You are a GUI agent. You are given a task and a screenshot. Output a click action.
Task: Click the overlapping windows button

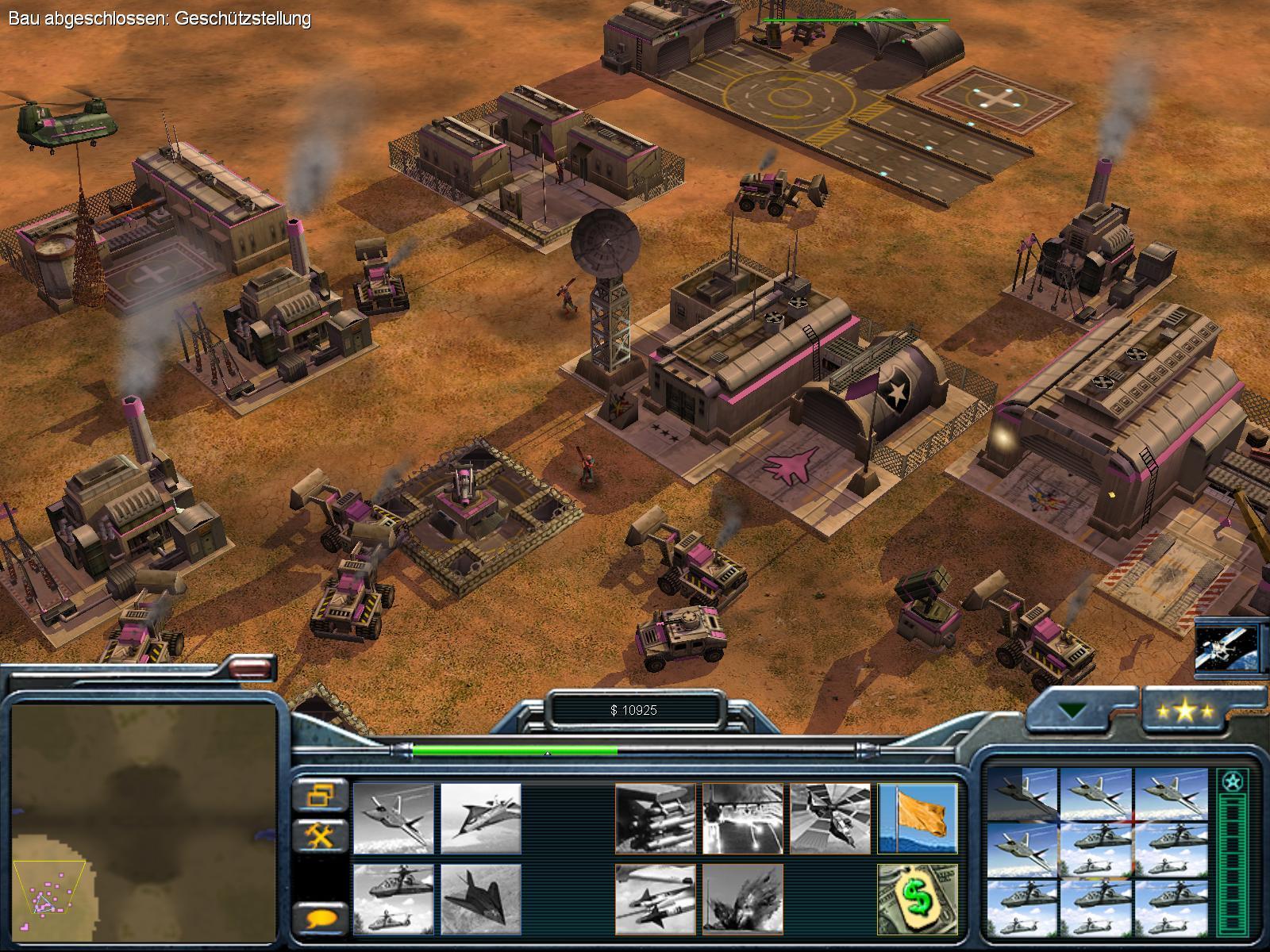(321, 795)
